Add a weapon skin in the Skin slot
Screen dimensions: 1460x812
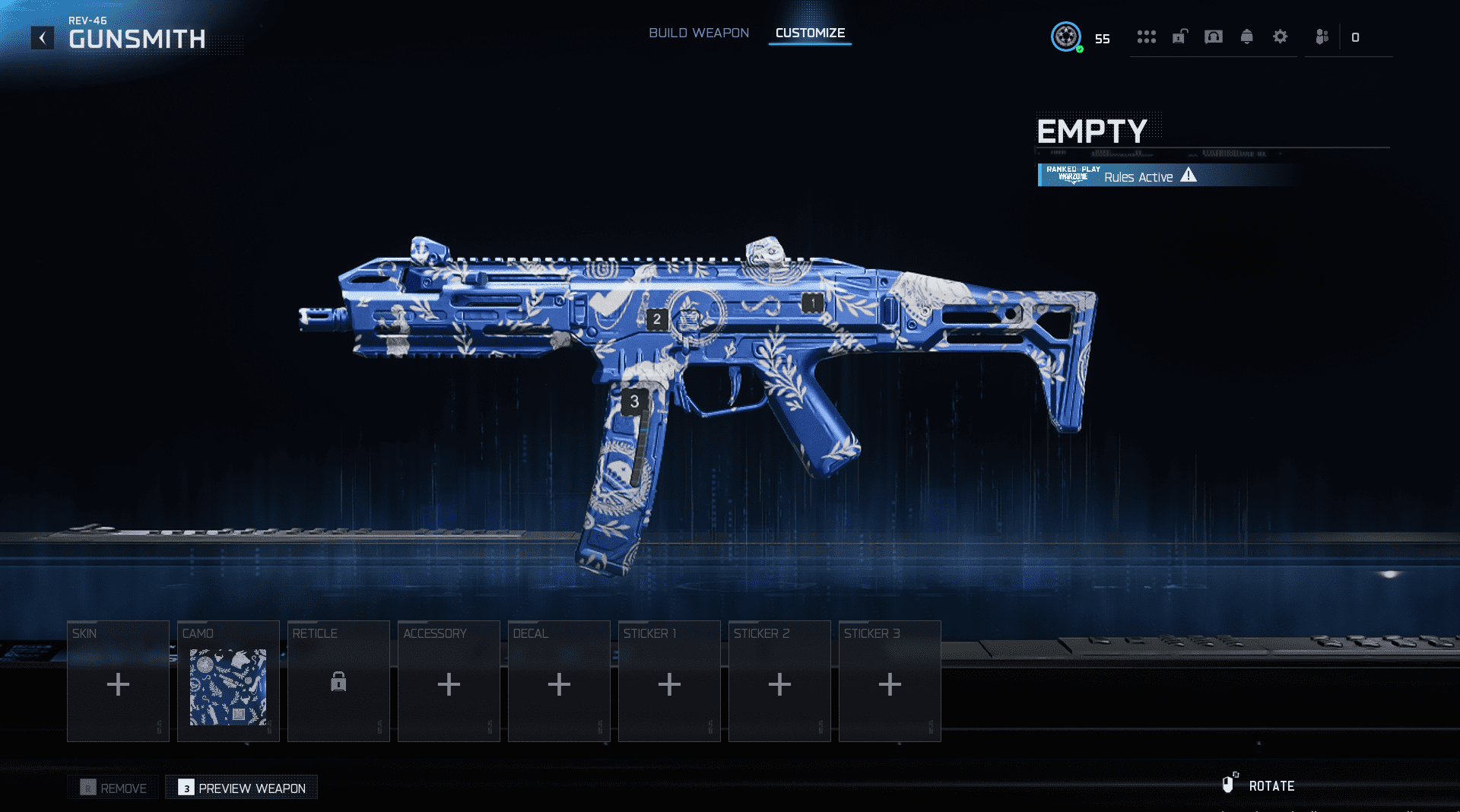[118, 681]
